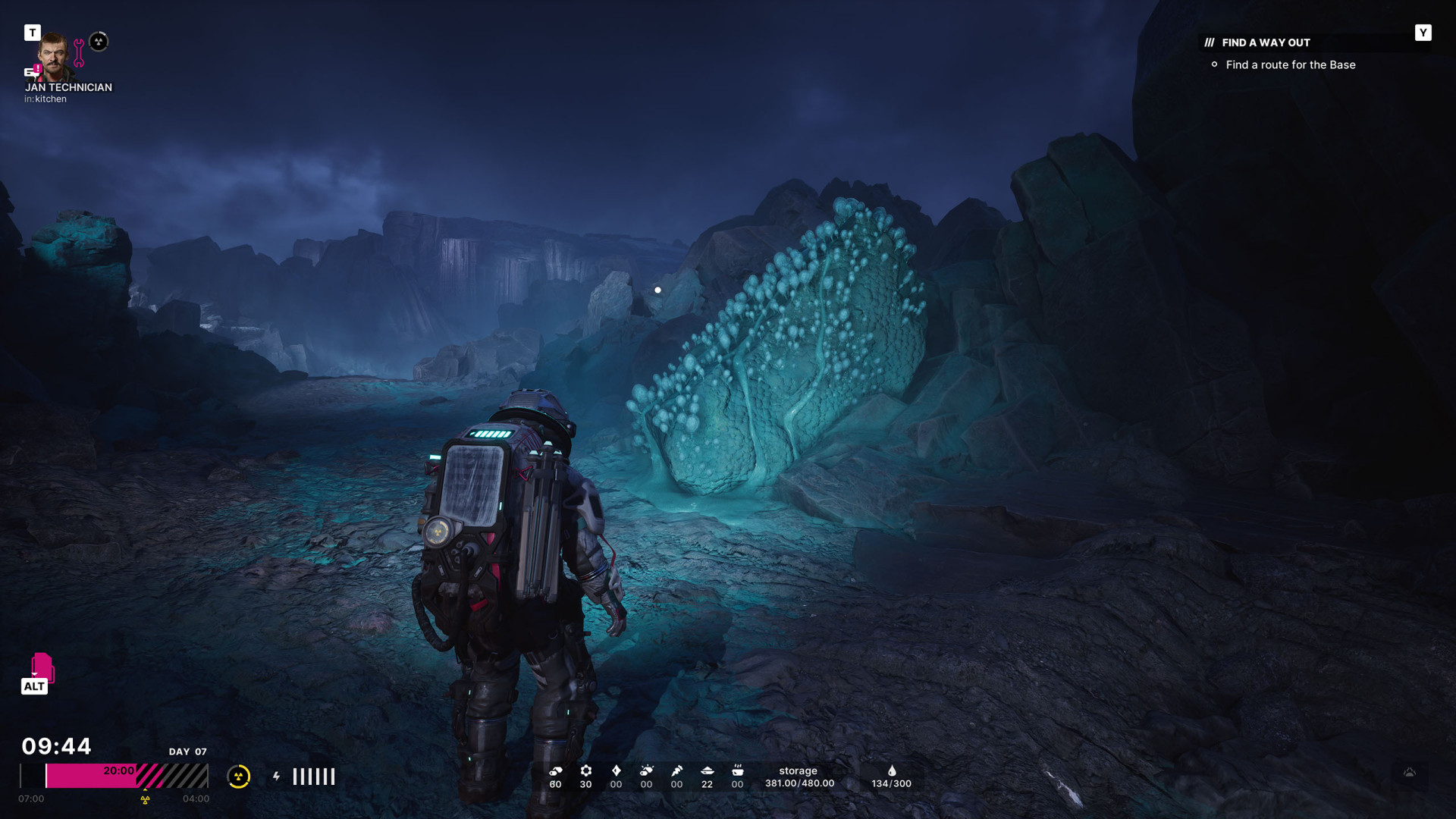Screen dimensions: 1456x819
Task: Select the metals resource icon showing 60
Action: click(555, 771)
